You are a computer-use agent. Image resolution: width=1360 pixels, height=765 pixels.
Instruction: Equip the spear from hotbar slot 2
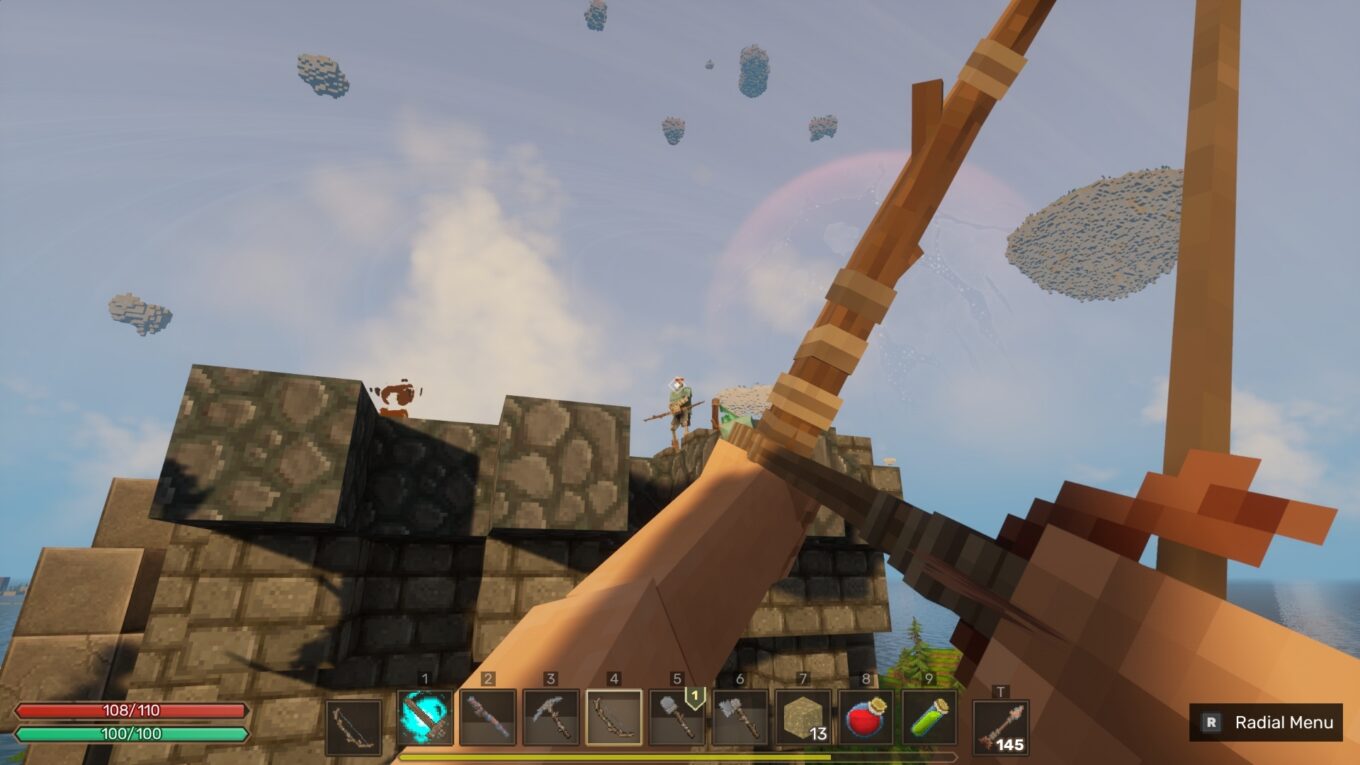point(489,718)
